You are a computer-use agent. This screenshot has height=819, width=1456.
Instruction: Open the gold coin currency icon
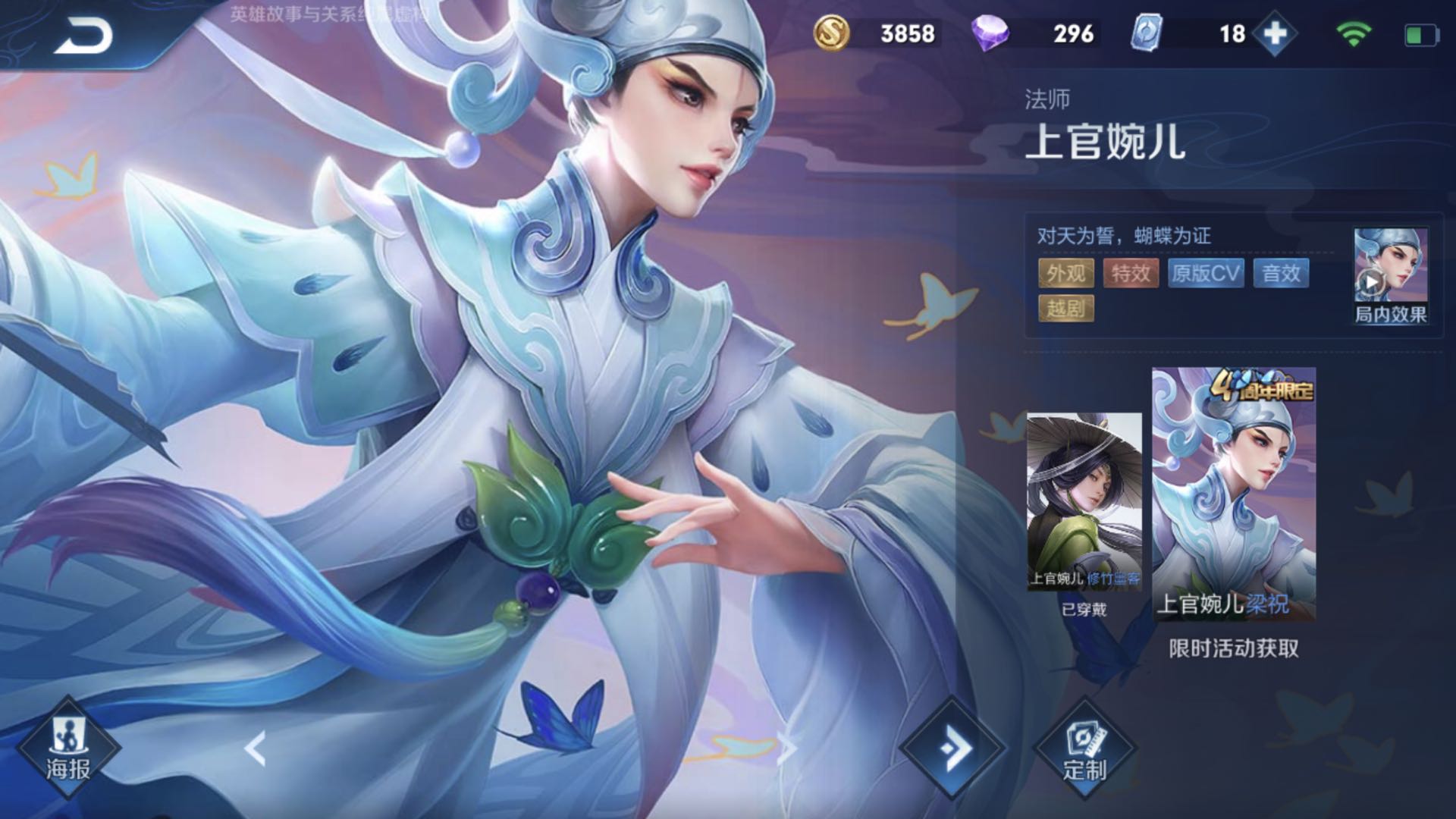click(x=831, y=32)
